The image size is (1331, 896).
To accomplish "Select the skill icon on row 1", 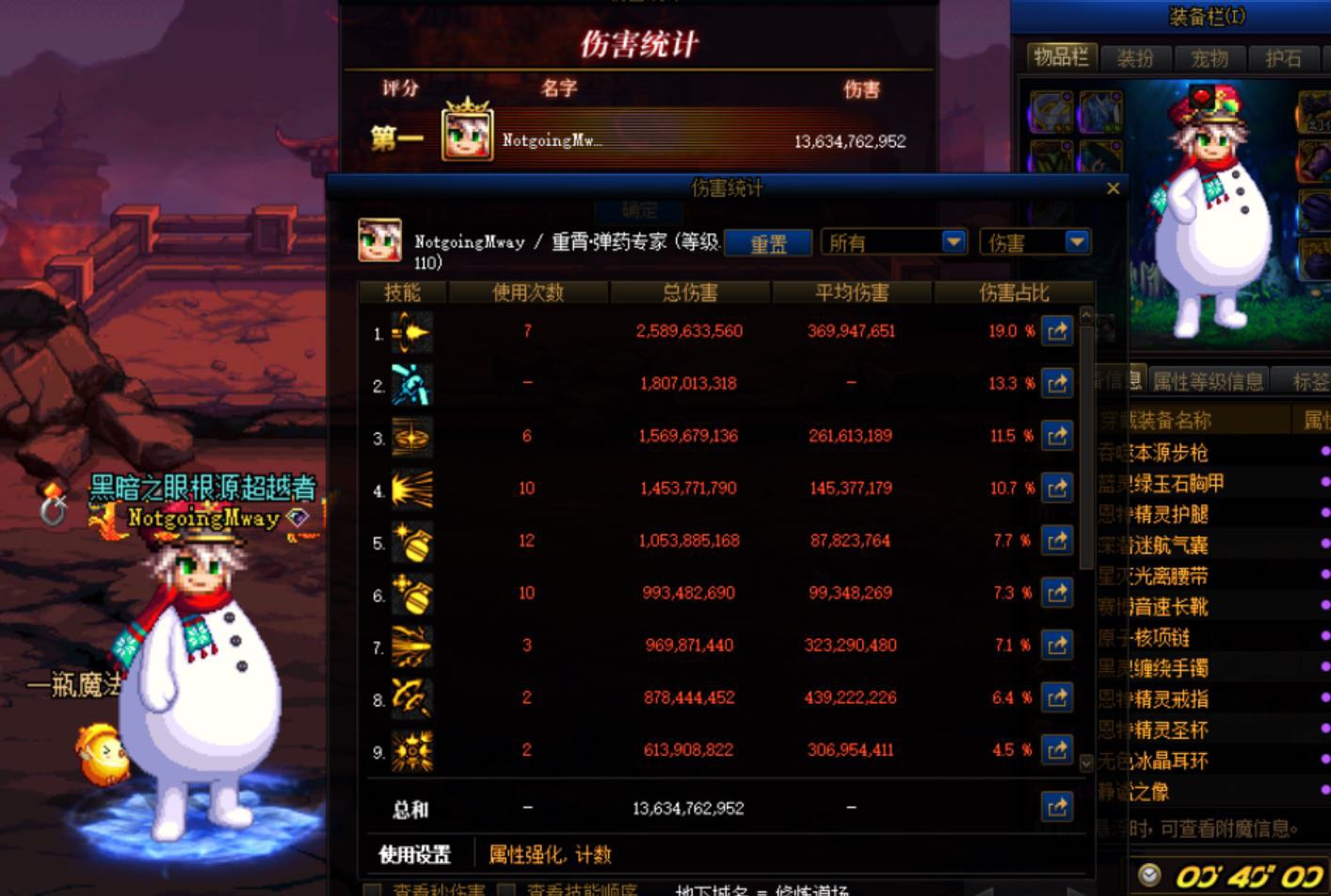I will coord(410,331).
